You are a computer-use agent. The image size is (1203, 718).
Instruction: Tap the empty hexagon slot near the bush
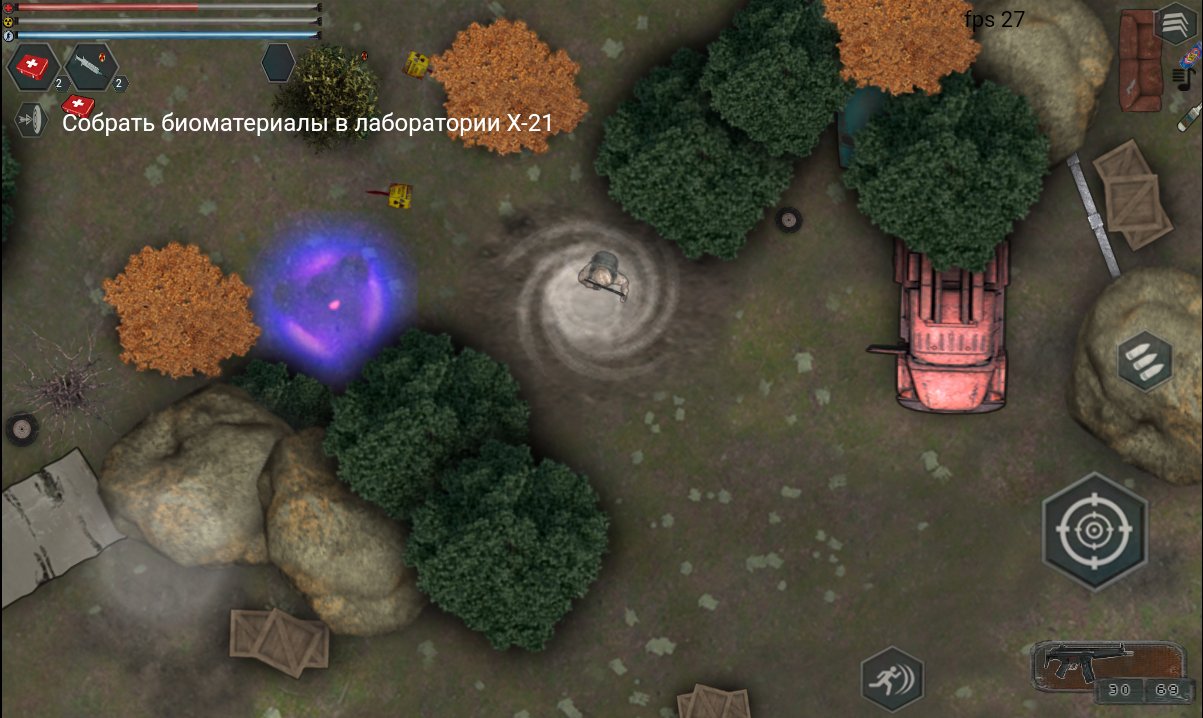pos(278,63)
